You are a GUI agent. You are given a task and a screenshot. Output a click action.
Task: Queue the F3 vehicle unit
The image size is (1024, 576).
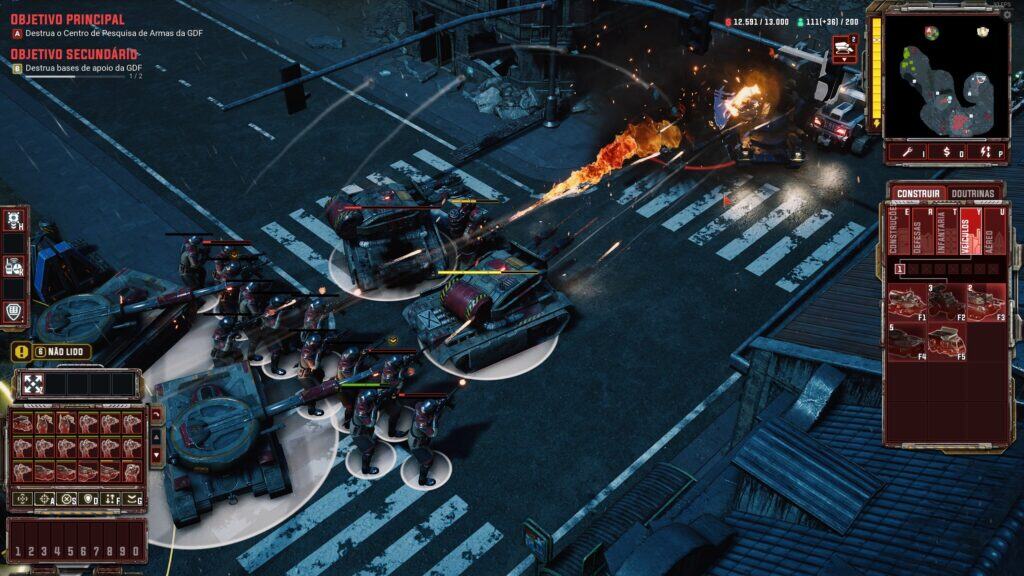985,302
